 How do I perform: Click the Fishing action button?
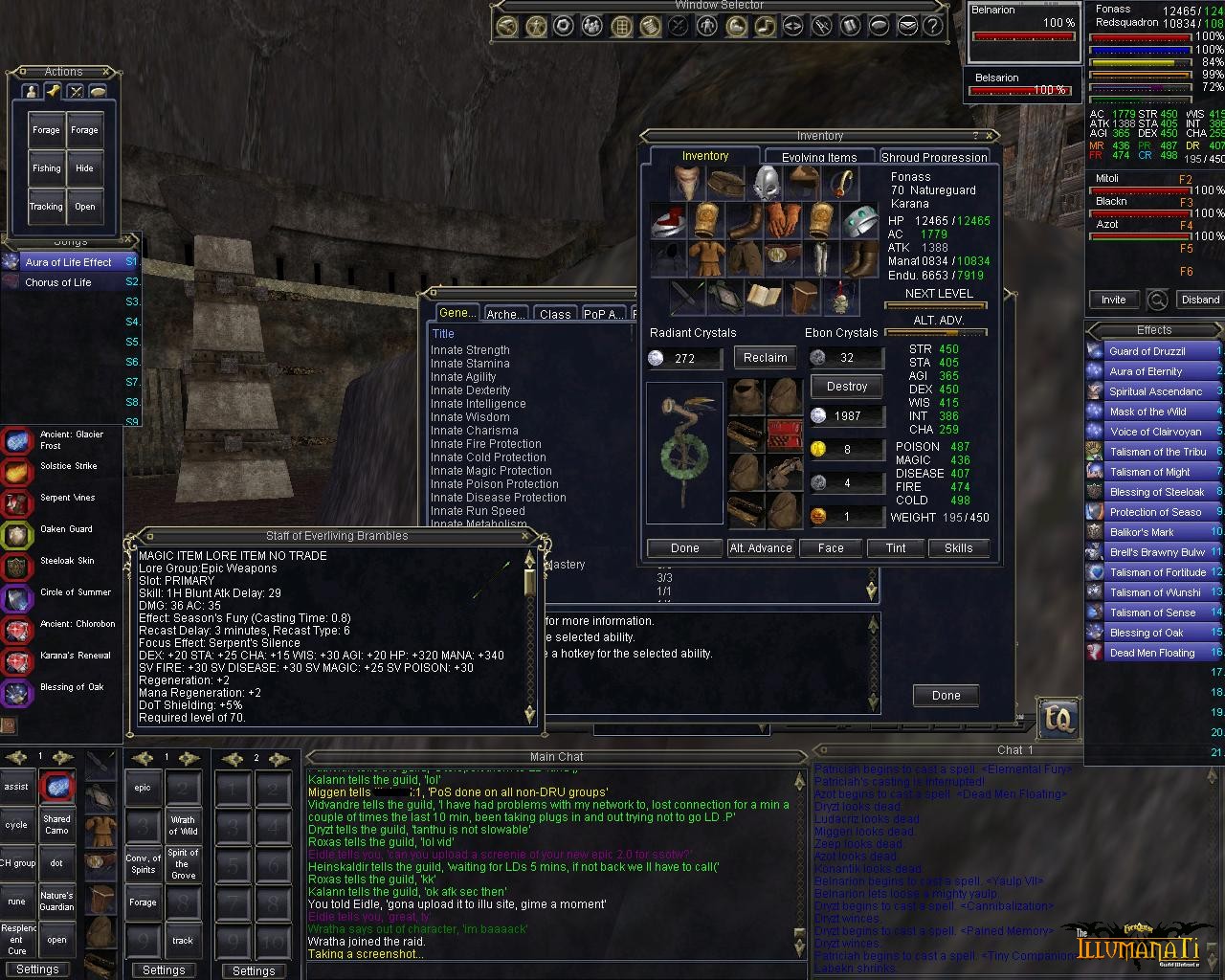click(x=46, y=168)
